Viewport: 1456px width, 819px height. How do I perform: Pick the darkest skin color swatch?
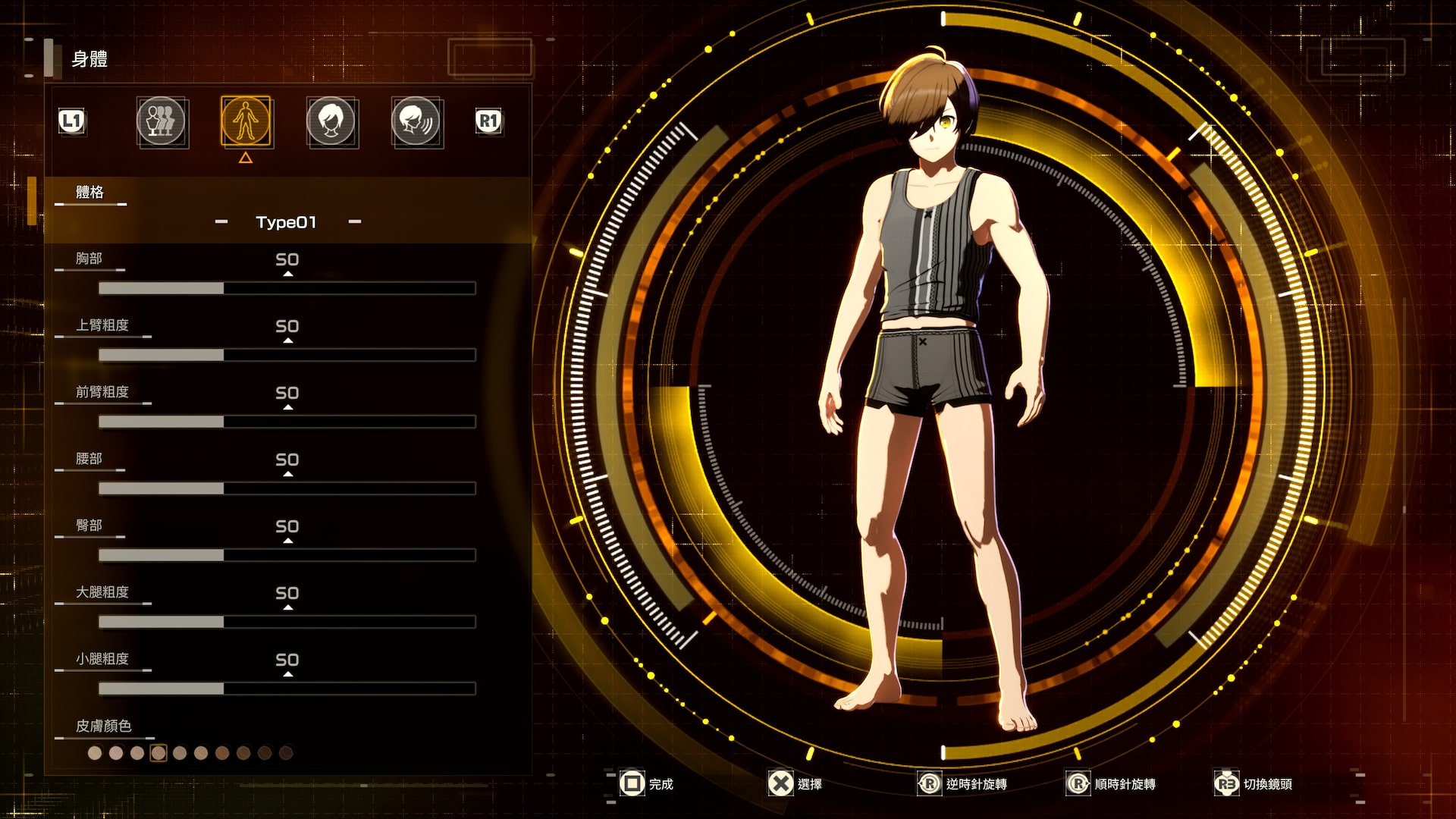(x=286, y=753)
